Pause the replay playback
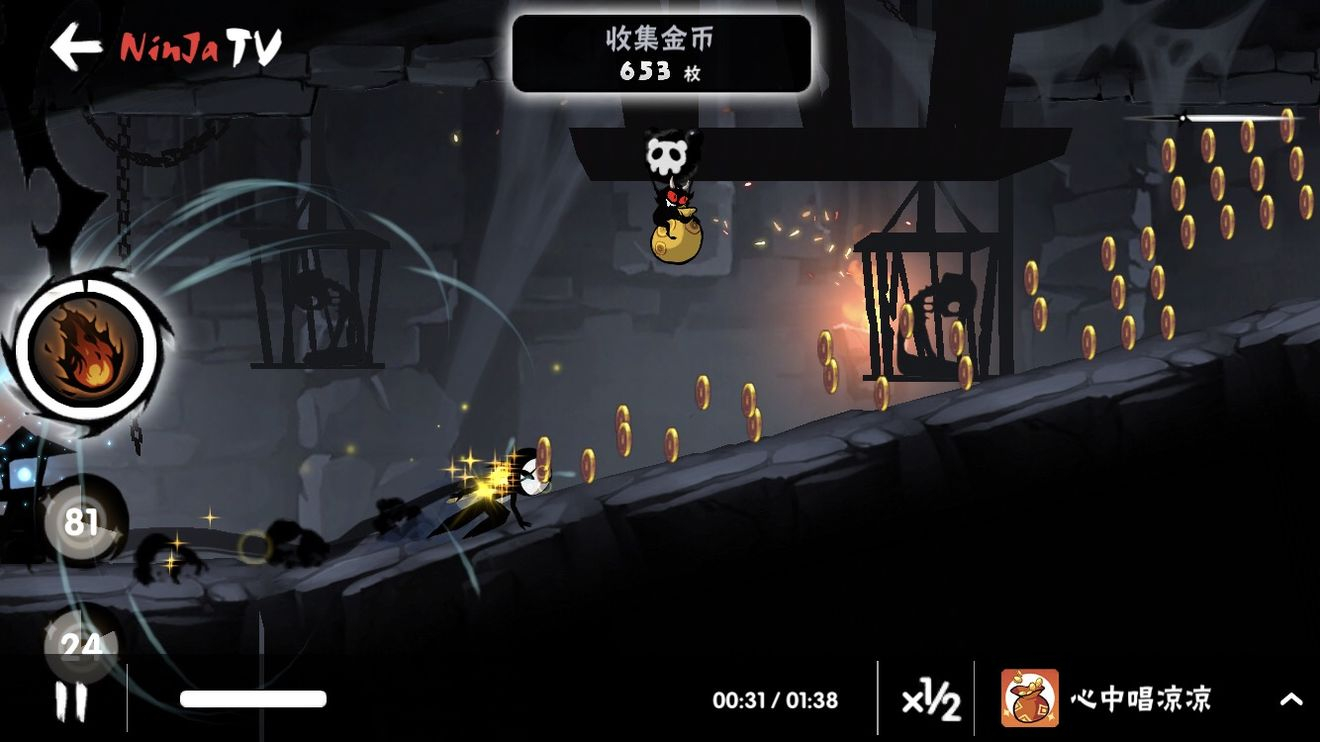Viewport: 1320px width, 742px height. [x=71, y=701]
